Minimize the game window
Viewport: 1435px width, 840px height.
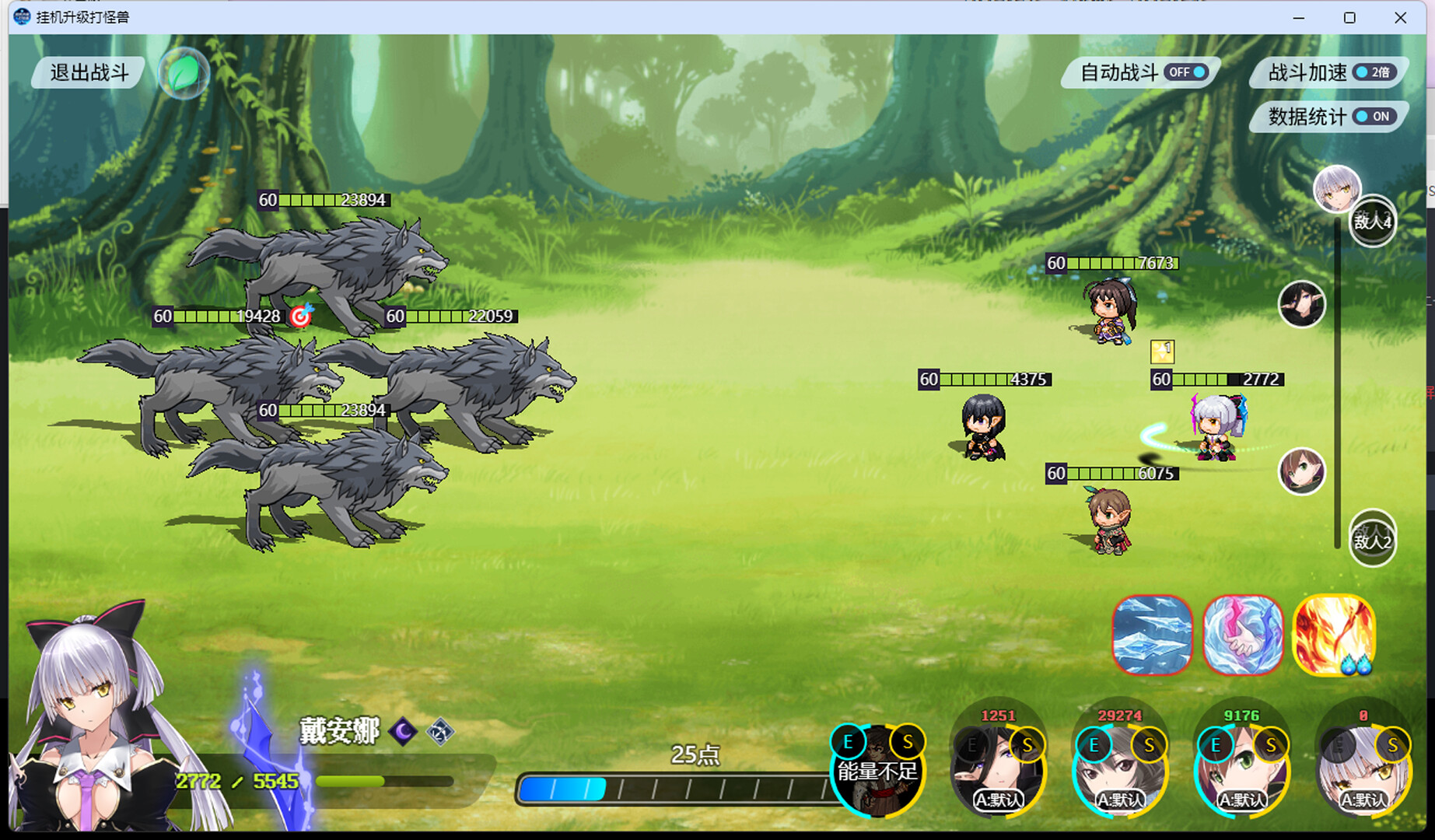(1298, 17)
